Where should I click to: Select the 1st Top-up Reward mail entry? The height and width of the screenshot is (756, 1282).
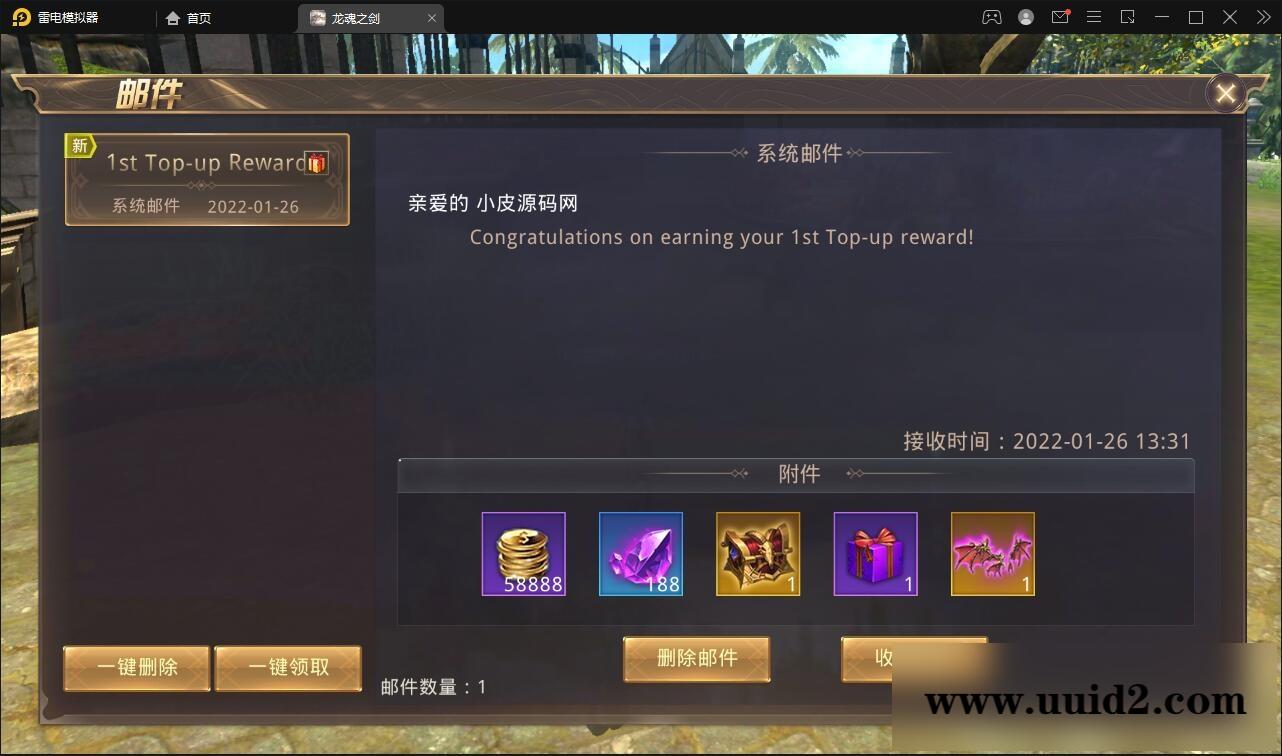[x=207, y=180]
